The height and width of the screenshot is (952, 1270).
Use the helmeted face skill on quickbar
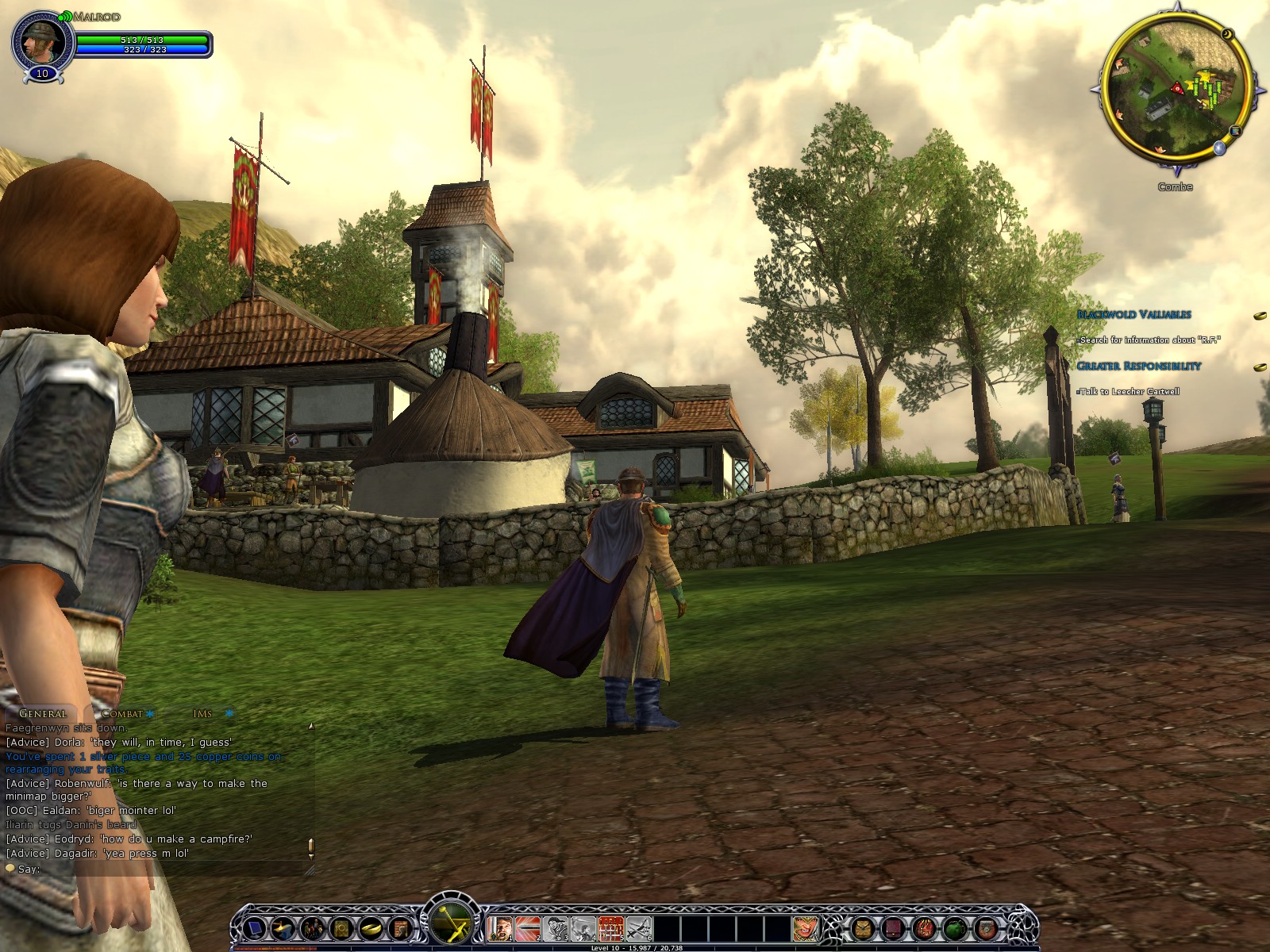(x=804, y=927)
